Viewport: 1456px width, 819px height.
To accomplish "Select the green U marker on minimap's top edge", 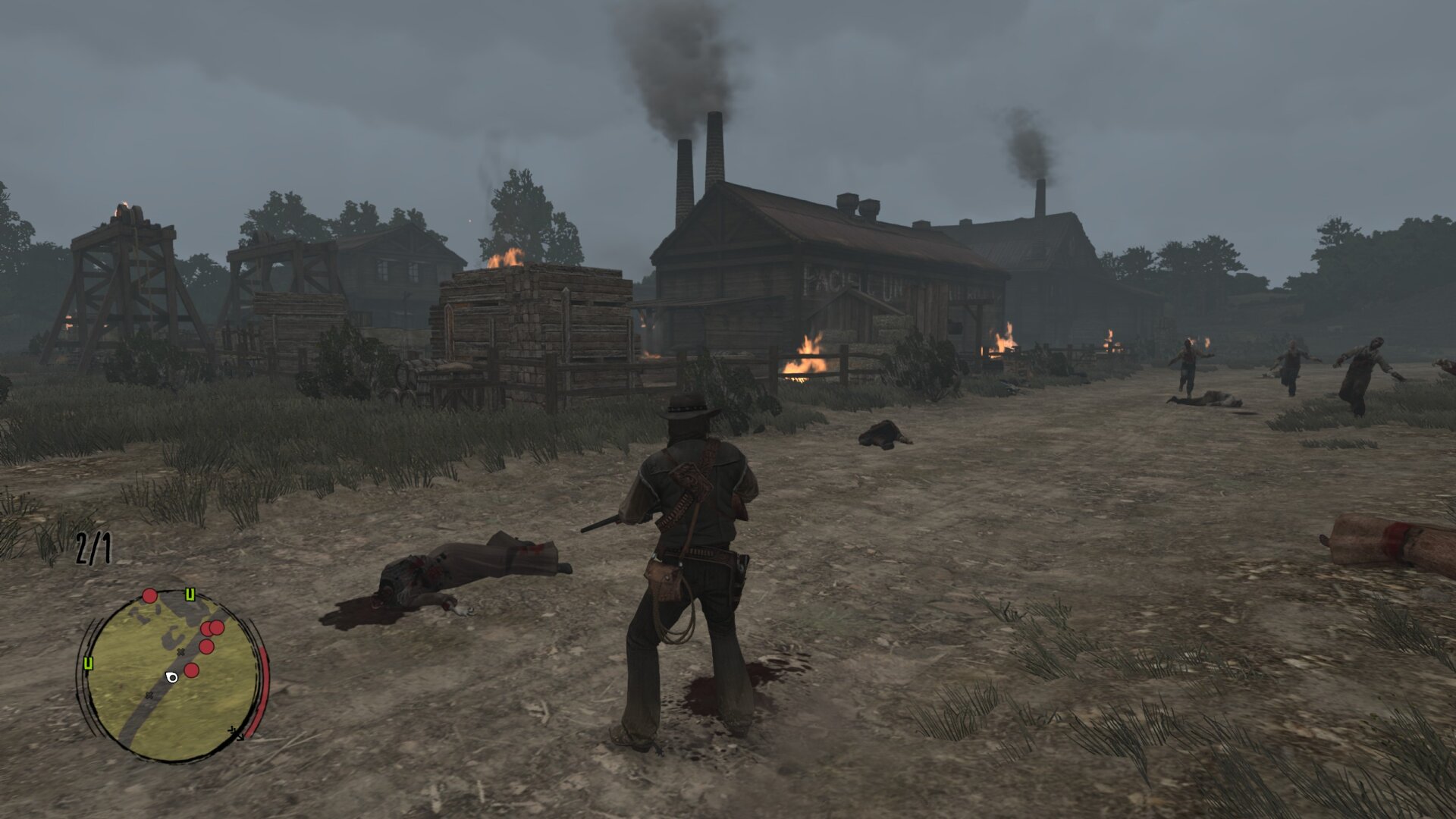I will point(190,595).
